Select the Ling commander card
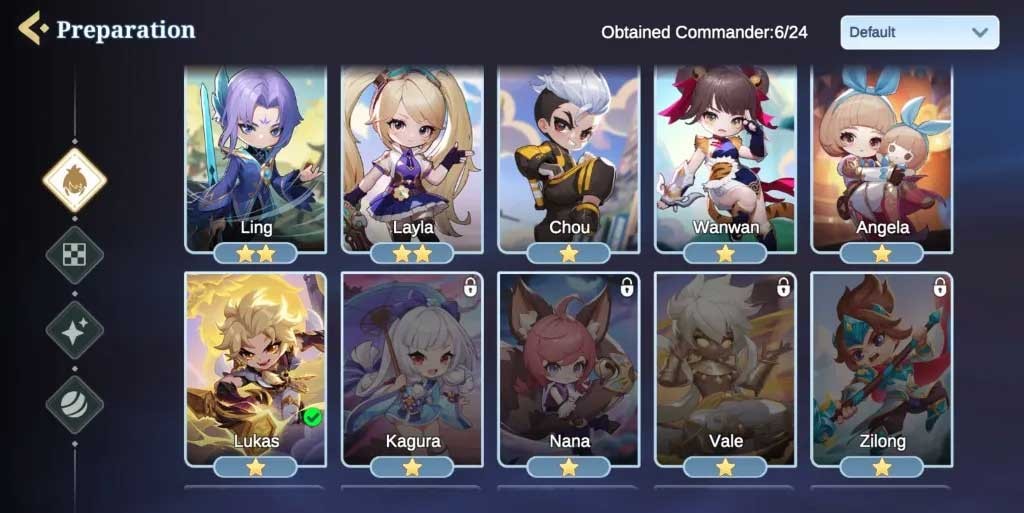The width and height of the screenshot is (1024, 513). tap(256, 158)
